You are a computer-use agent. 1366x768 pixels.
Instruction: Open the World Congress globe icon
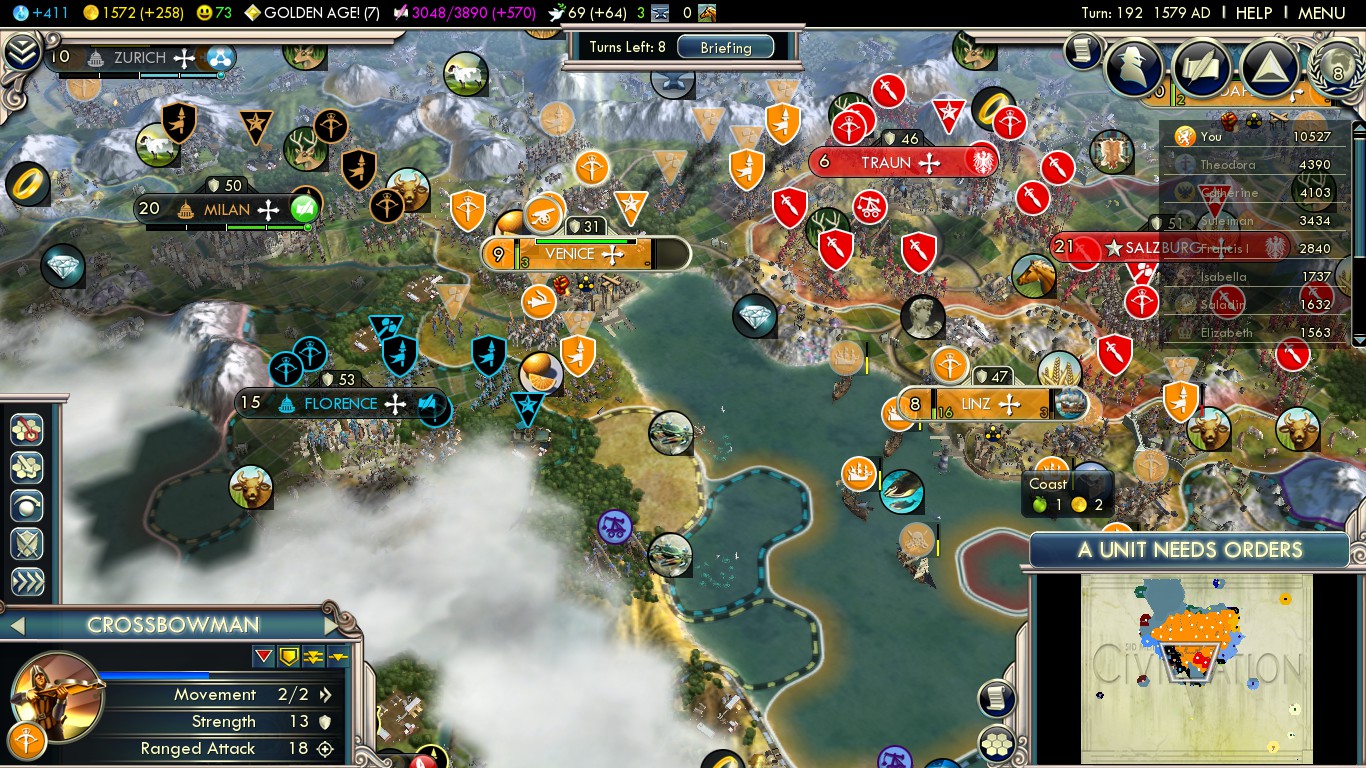[x=1337, y=68]
